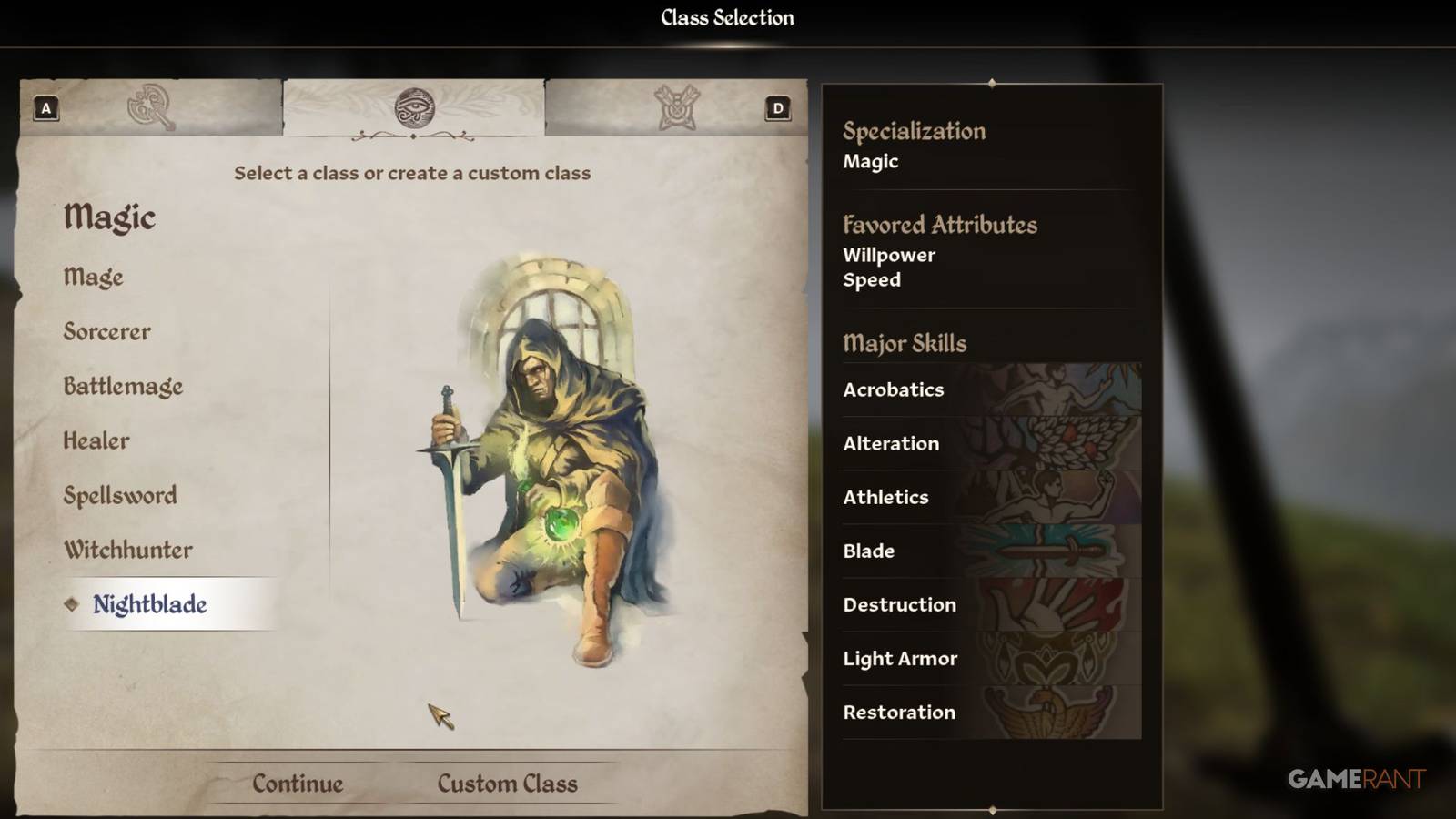Viewport: 1456px width, 819px height.
Task: Select the Healer class
Action: [x=96, y=441]
